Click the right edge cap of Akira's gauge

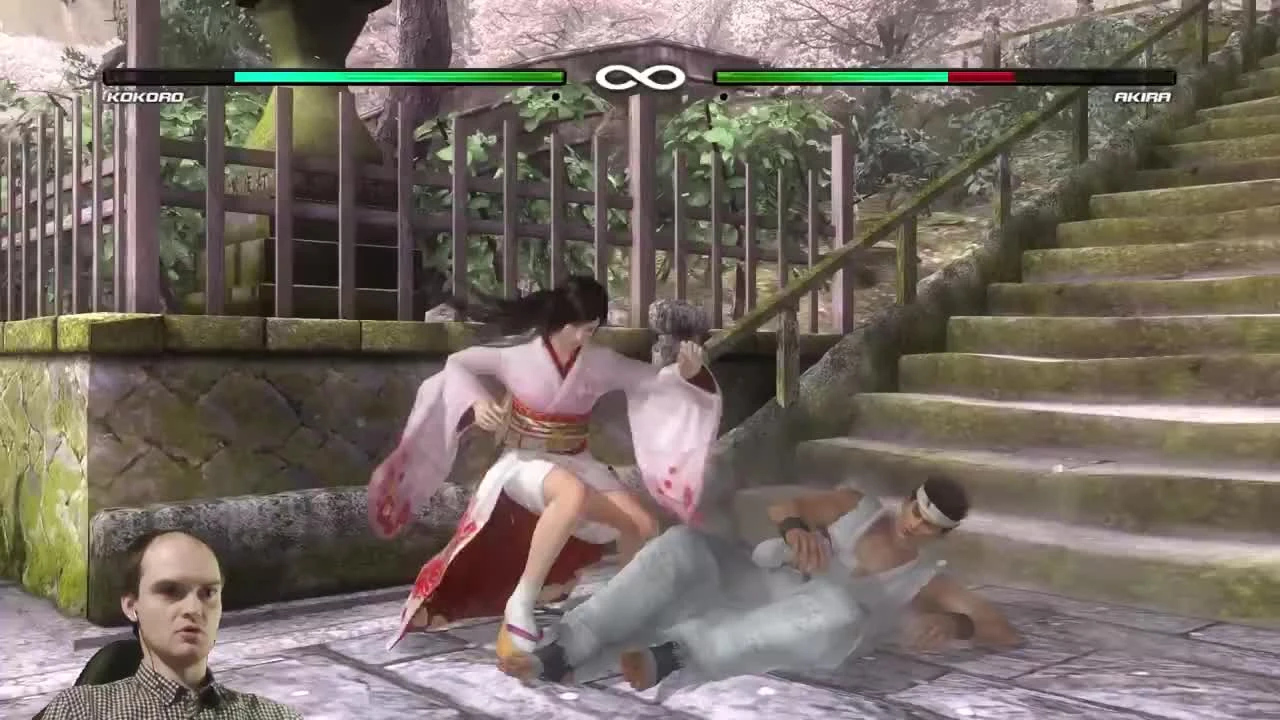click(1172, 77)
